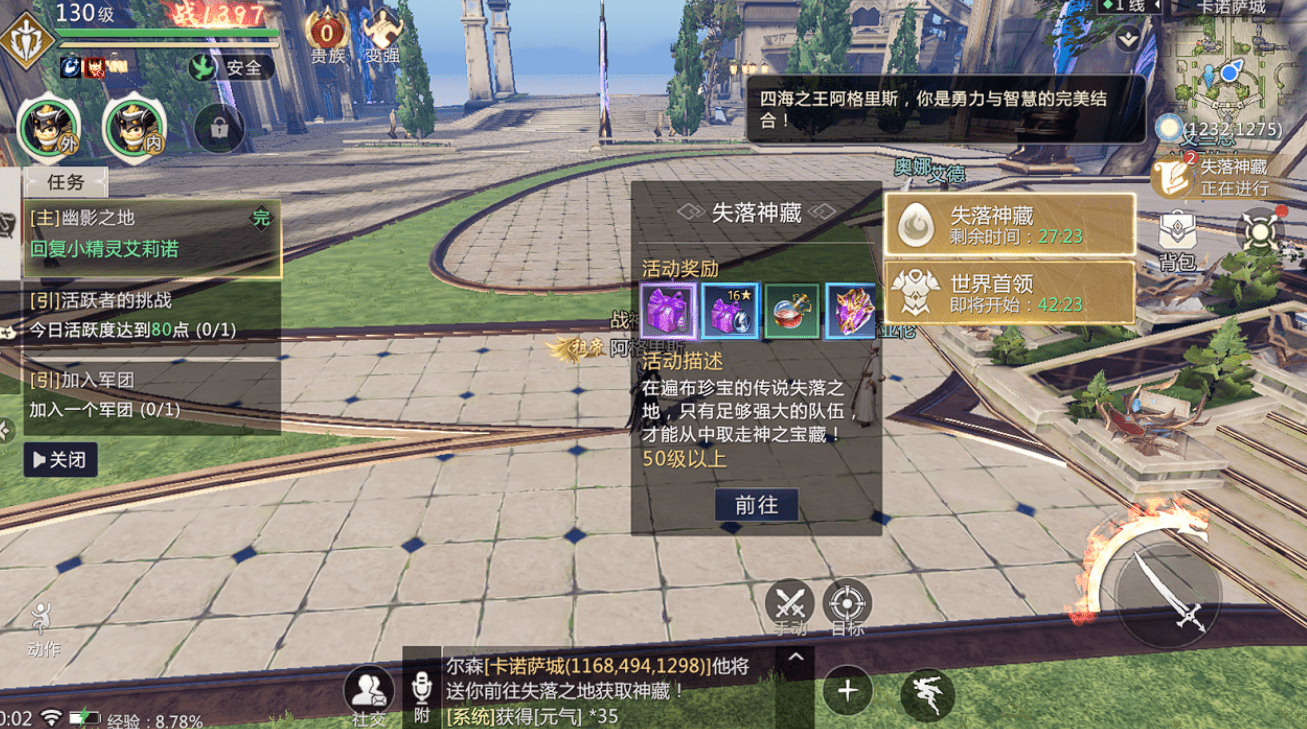Open the 活跃者的挑战 guide quest

tap(150, 315)
